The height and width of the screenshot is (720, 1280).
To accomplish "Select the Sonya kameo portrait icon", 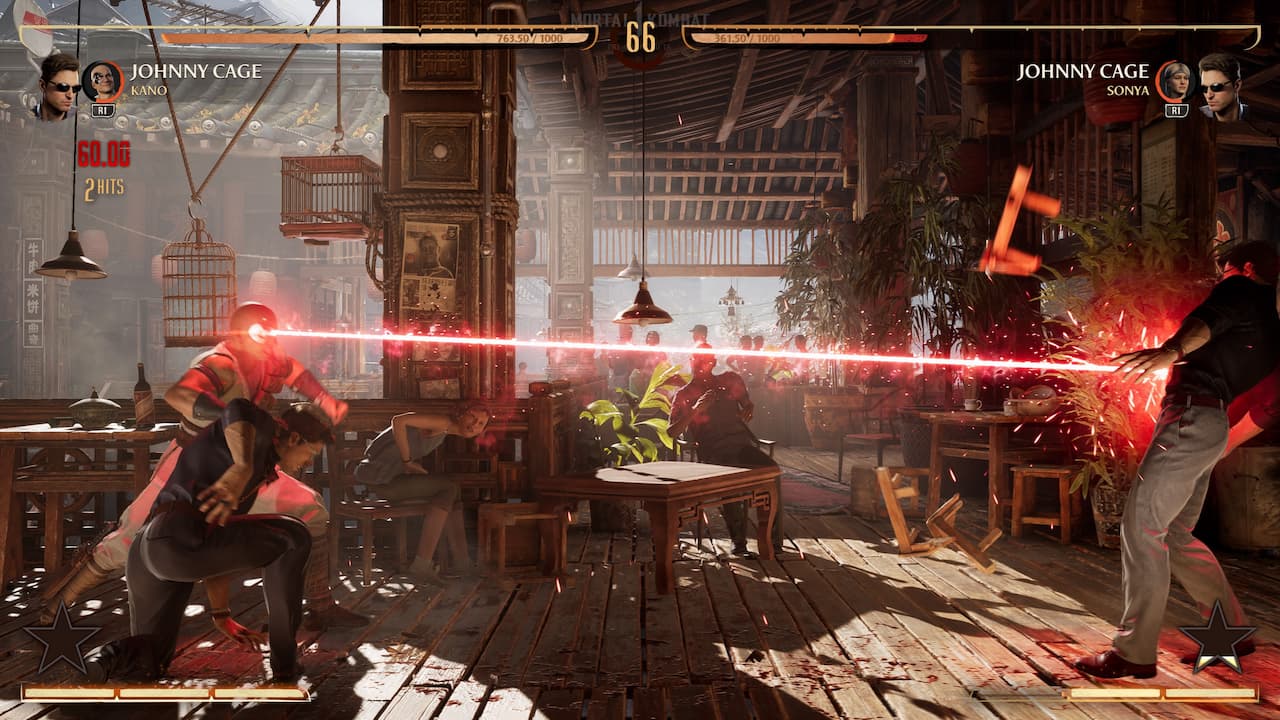I will click(1176, 81).
